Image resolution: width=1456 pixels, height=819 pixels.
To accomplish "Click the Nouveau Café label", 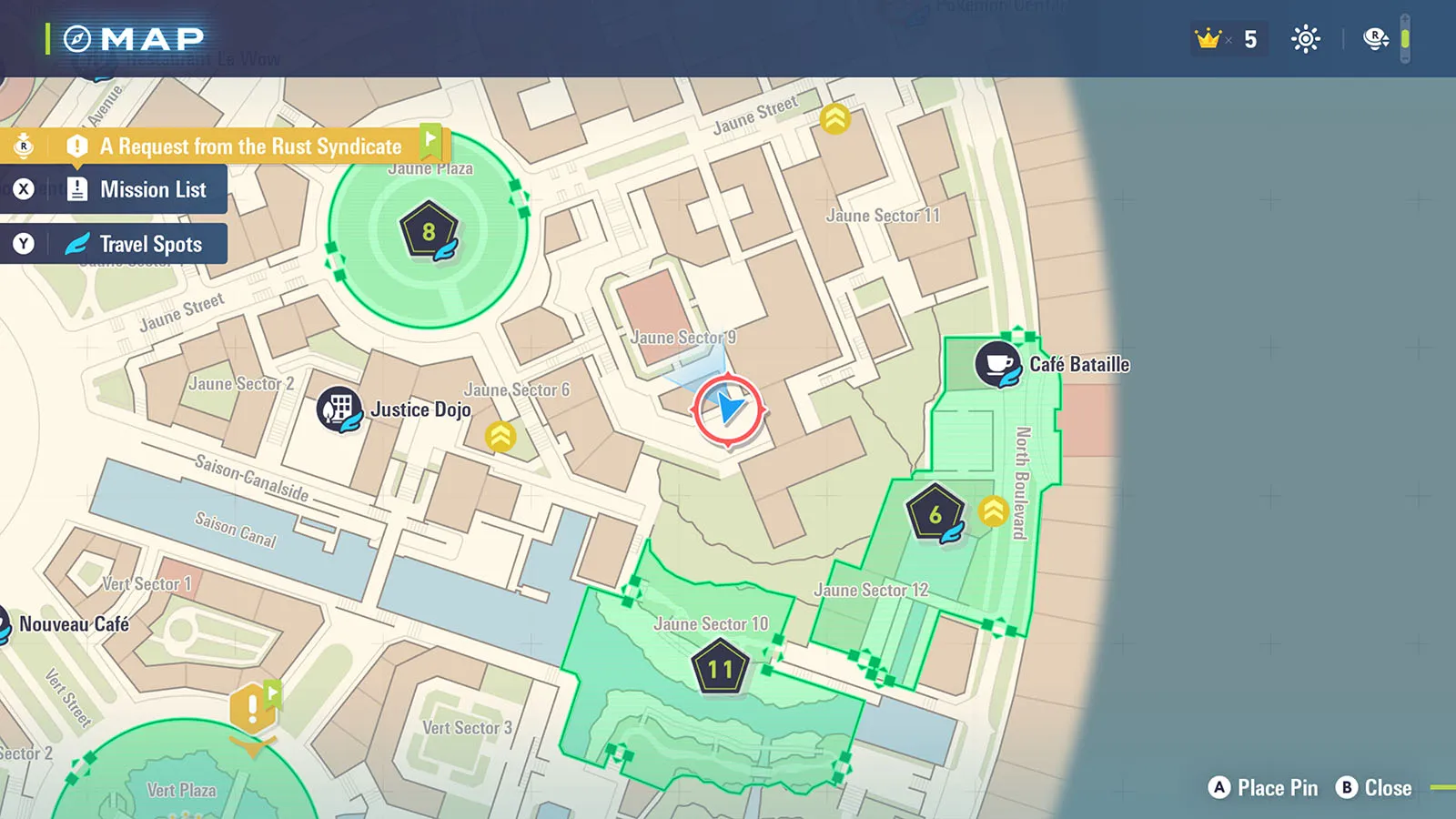I will click(x=75, y=624).
